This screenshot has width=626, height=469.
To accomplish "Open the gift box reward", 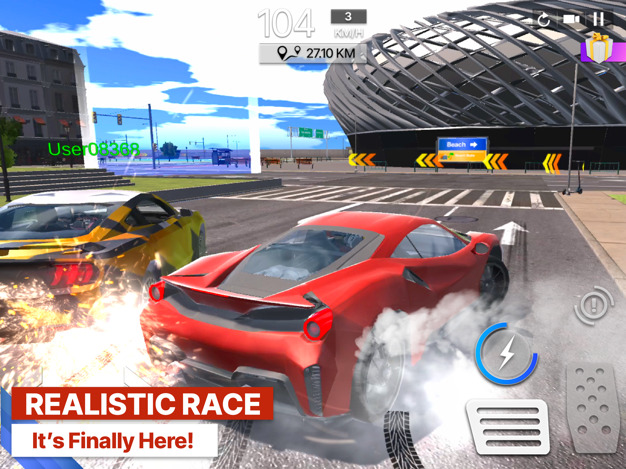I will pyautogui.click(x=598, y=48).
